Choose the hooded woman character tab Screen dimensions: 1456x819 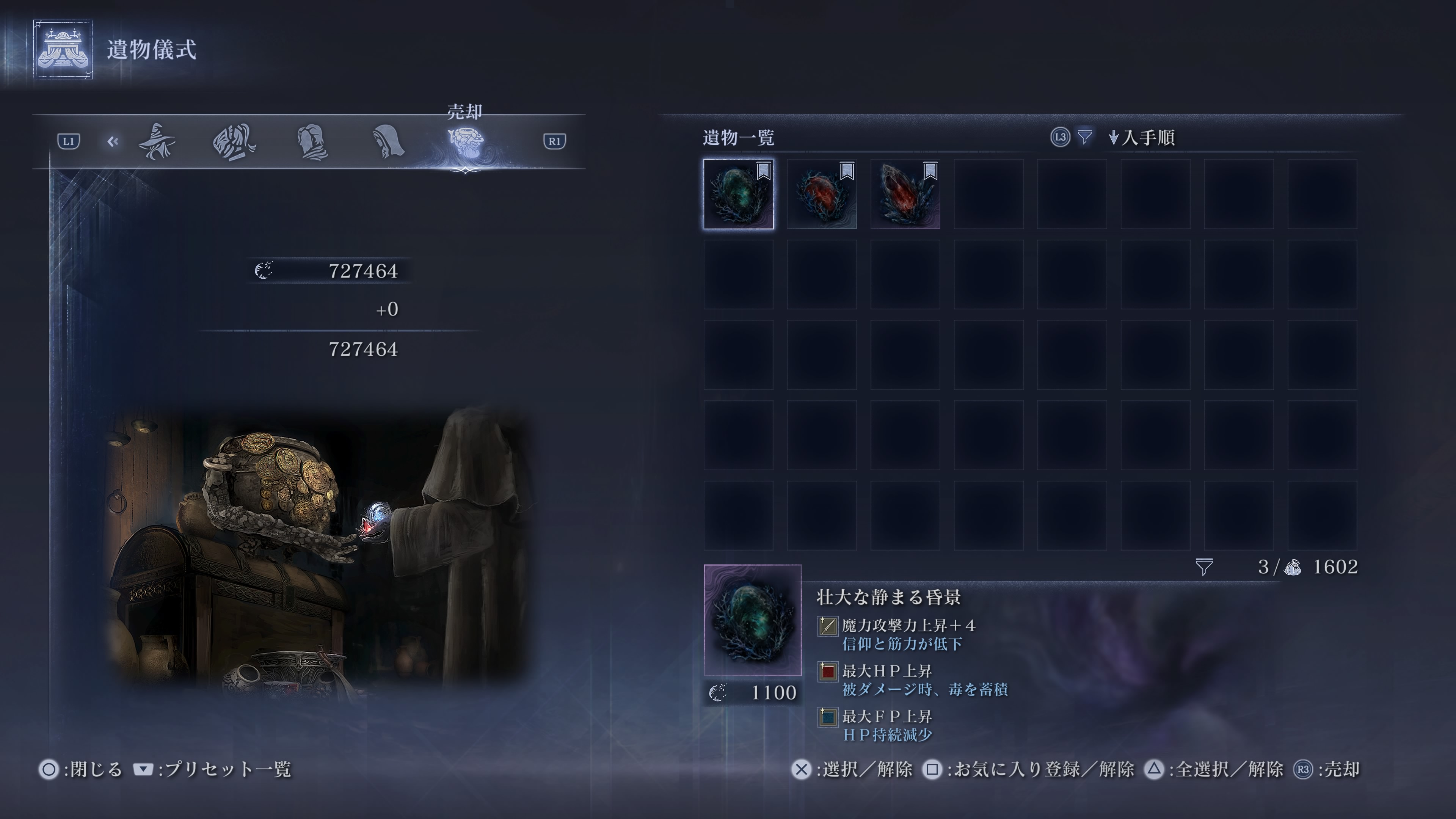point(389,141)
